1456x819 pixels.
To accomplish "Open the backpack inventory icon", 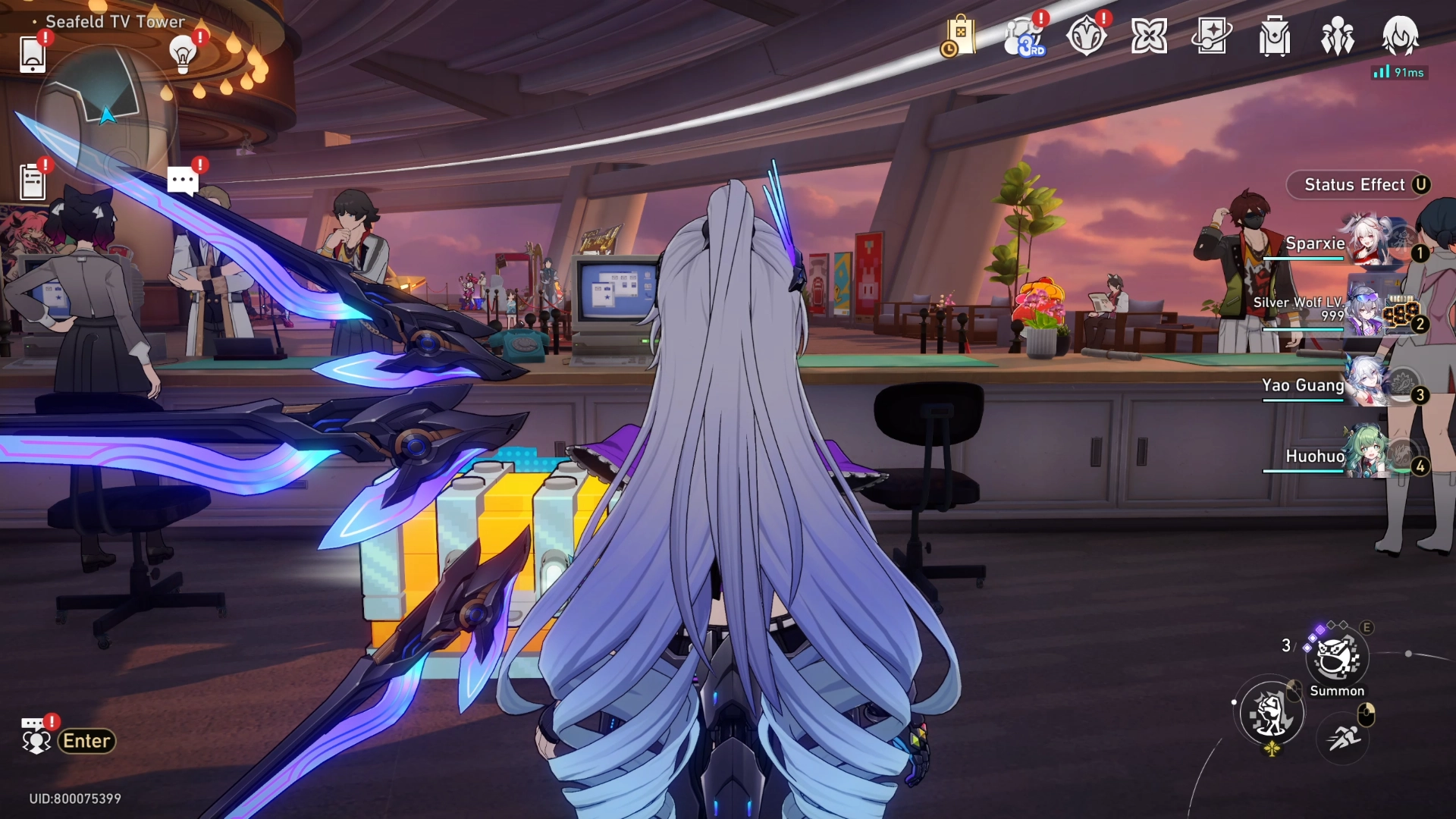I will click(x=1275, y=36).
